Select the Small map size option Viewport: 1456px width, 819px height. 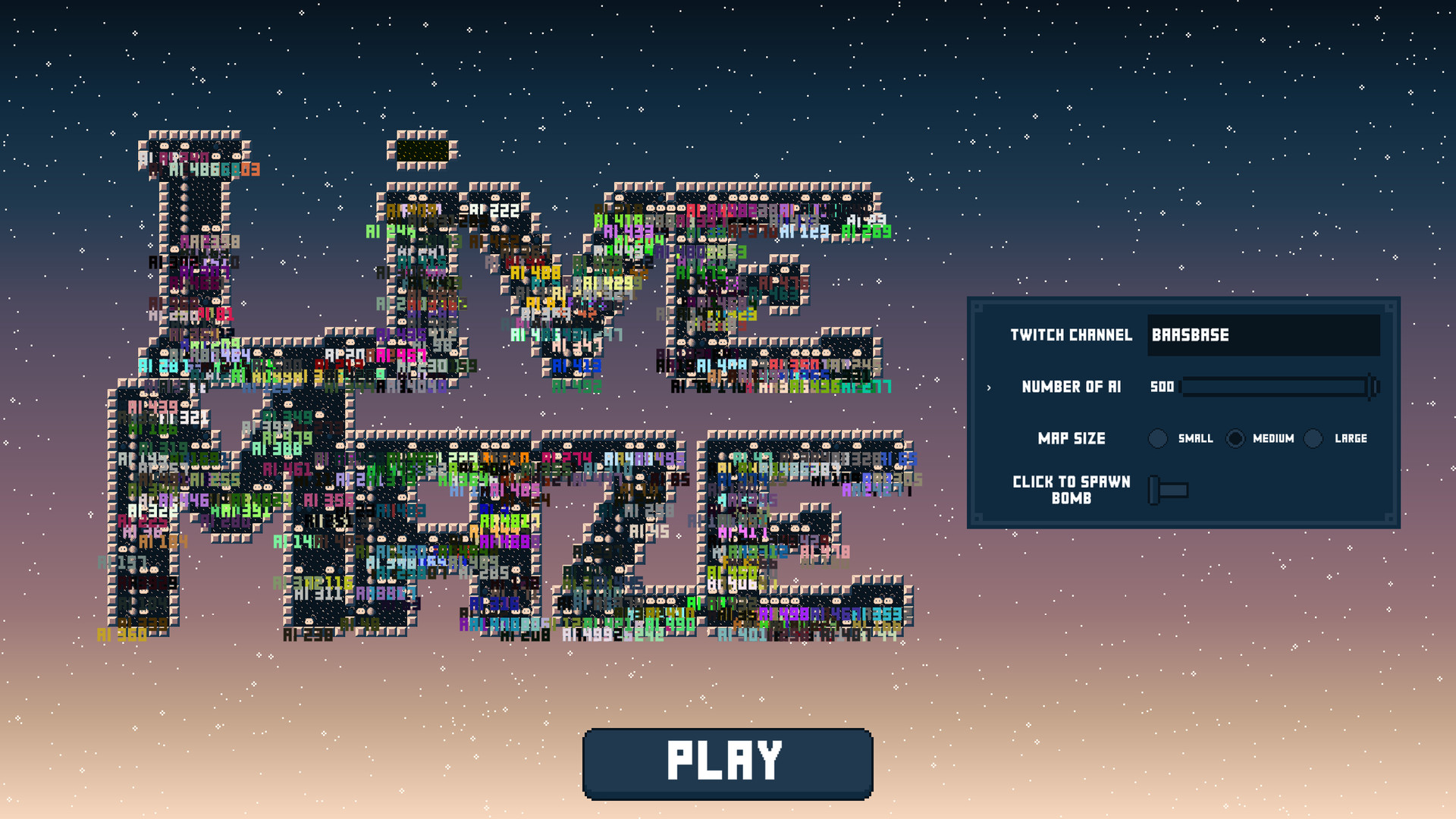1158,438
